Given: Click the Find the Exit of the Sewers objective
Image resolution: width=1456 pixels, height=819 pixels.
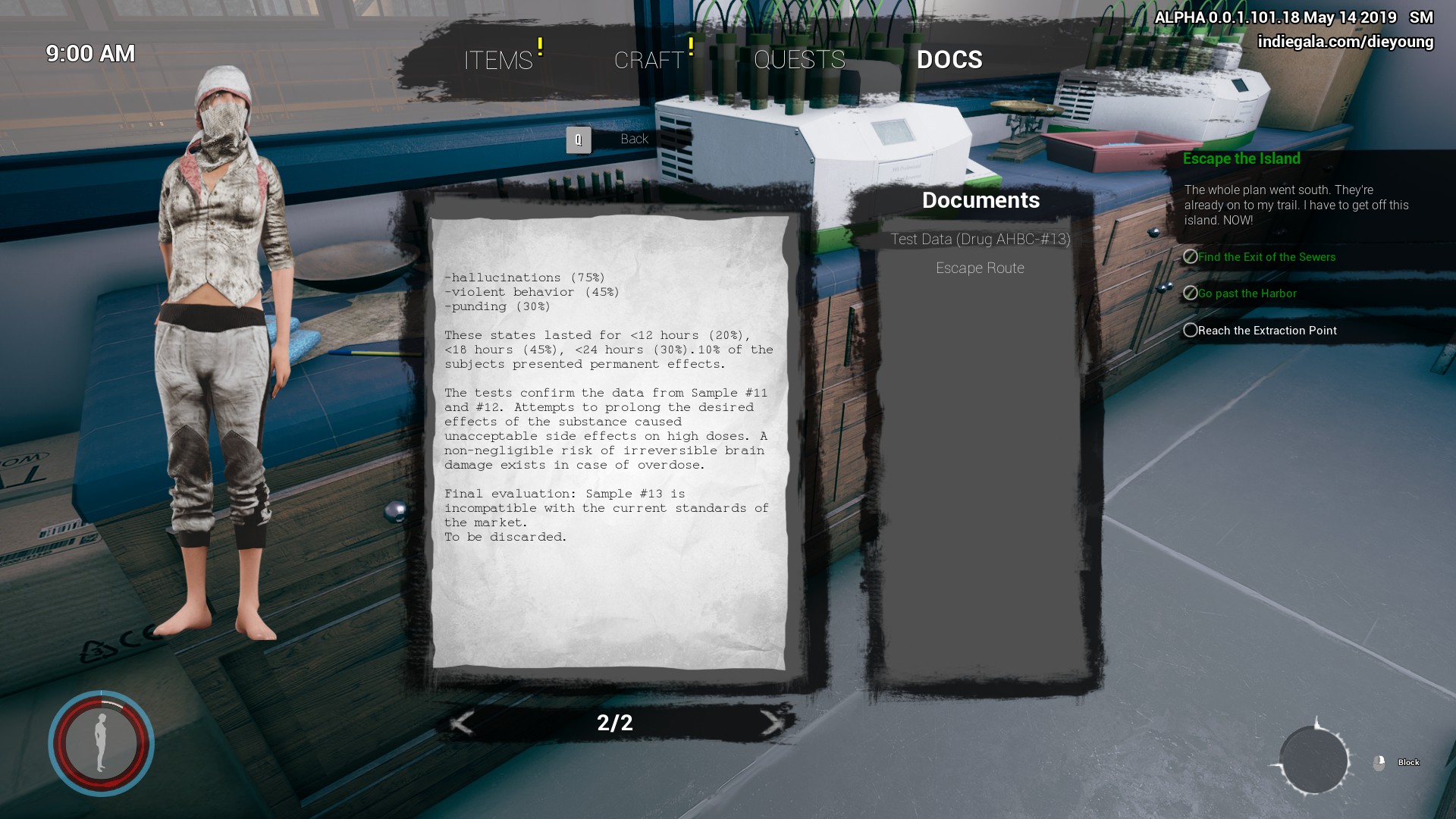Looking at the screenshot, I should [x=1266, y=257].
